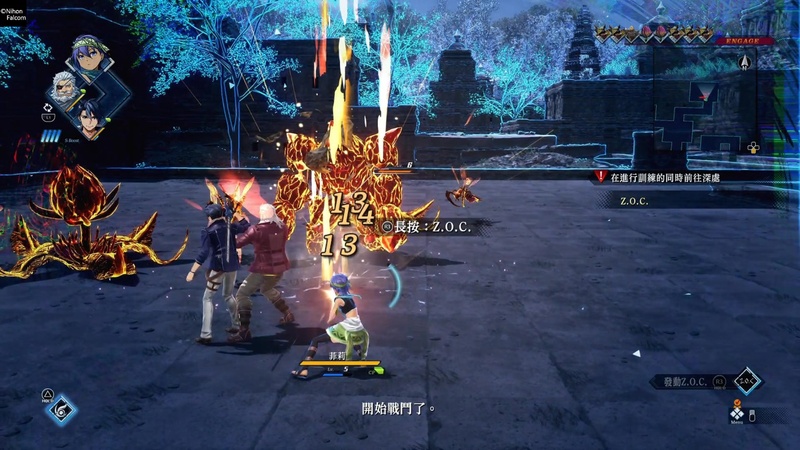The image size is (800, 450).
Task: Activate the Z.O.C. diamond icon
Action: pyautogui.click(x=747, y=381)
